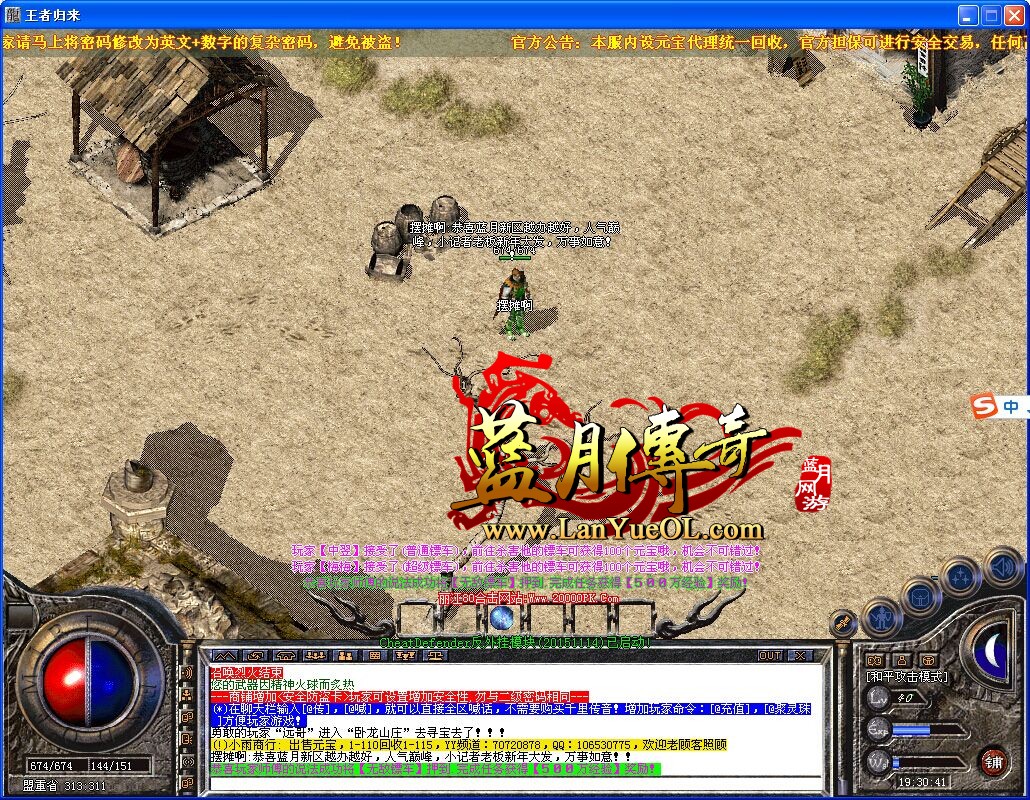Open the small orange map icon
This screenshot has width=1030, height=800.
875,660
